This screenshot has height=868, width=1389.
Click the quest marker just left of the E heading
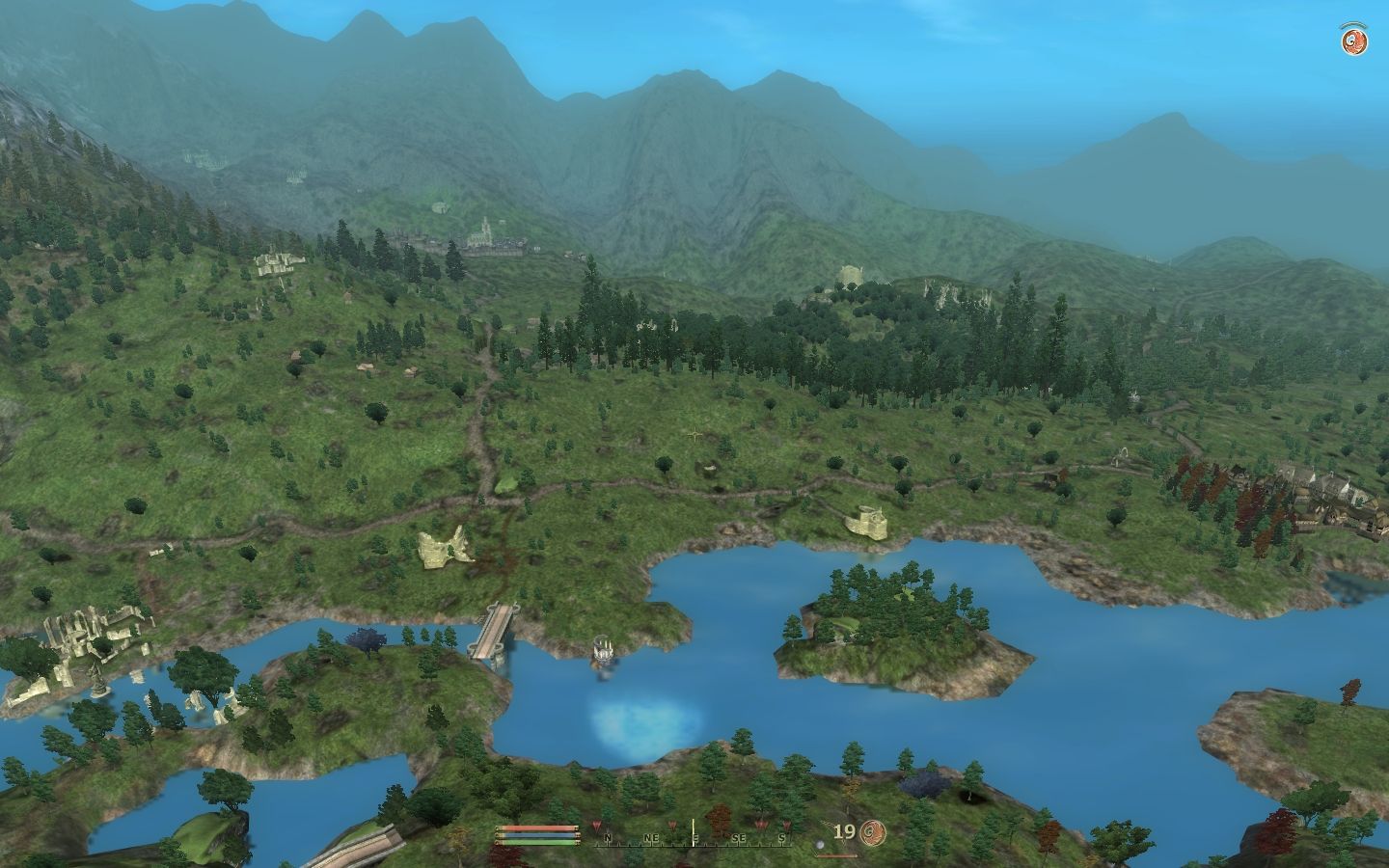[x=672, y=825]
